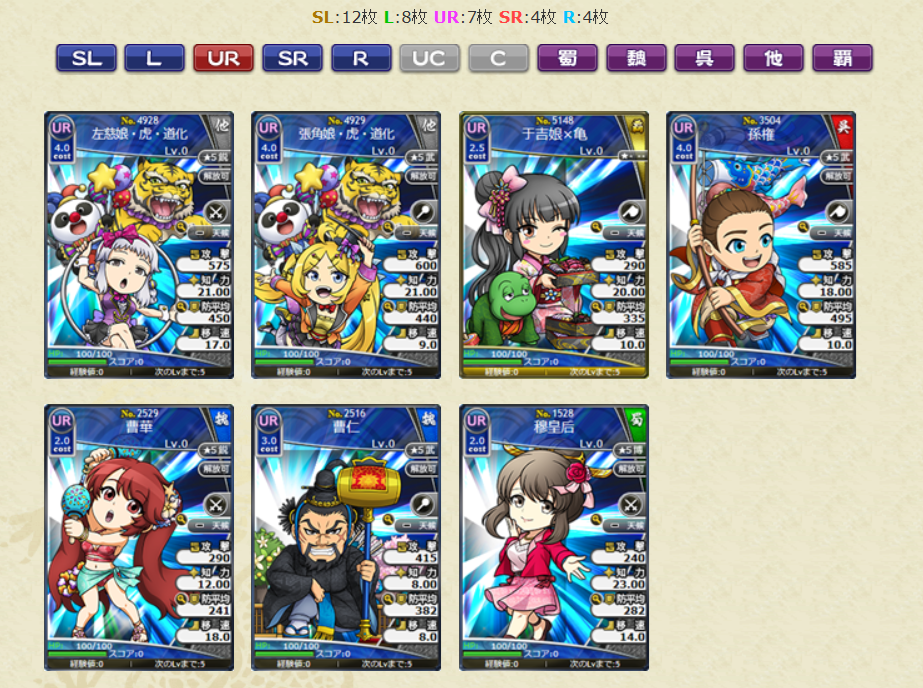Filter by the 蜀 faction
Image resolution: width=923 pixels, height=688 pixels.
pos(567,58)
